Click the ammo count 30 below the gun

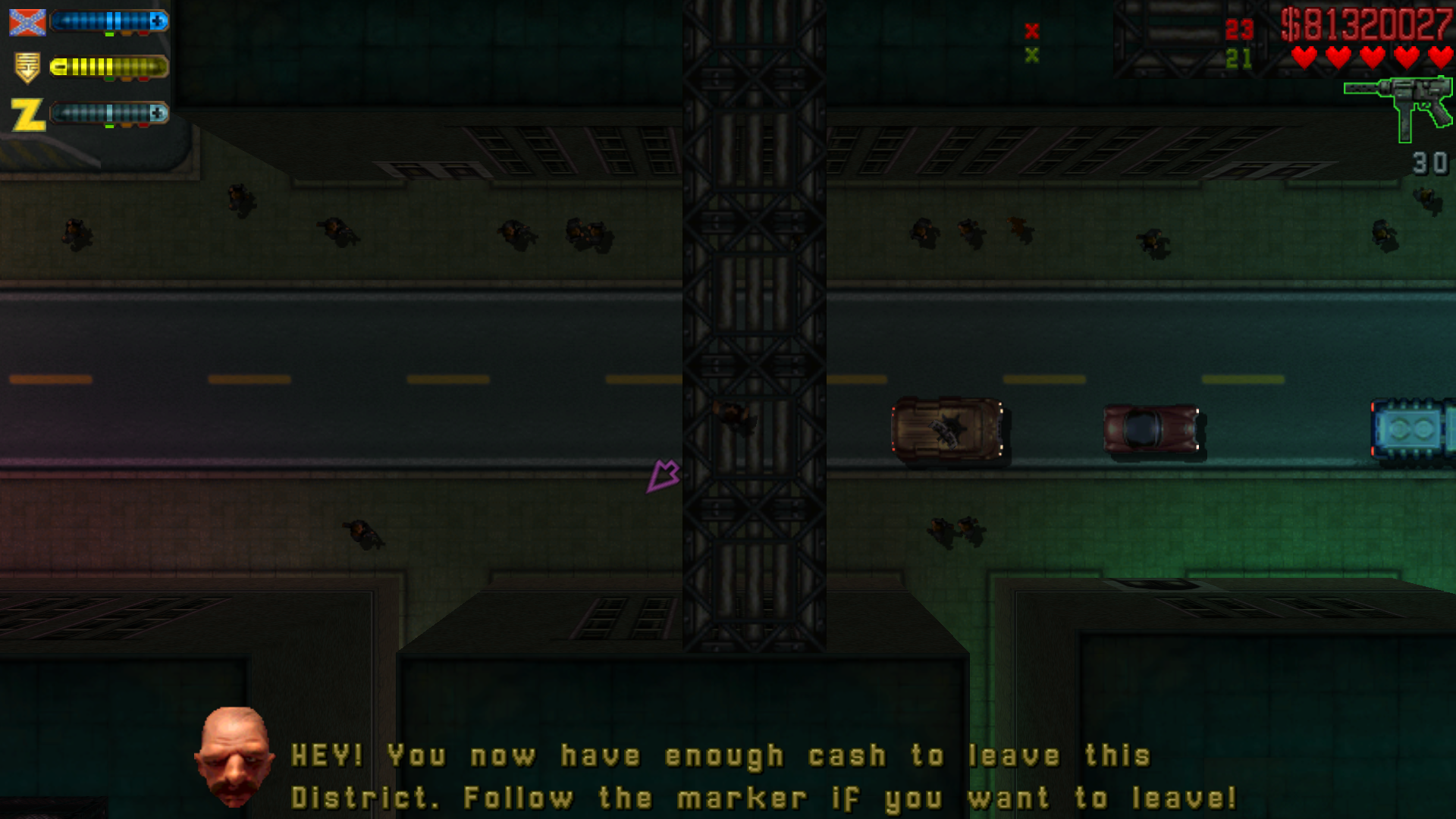pos(1432,162)
